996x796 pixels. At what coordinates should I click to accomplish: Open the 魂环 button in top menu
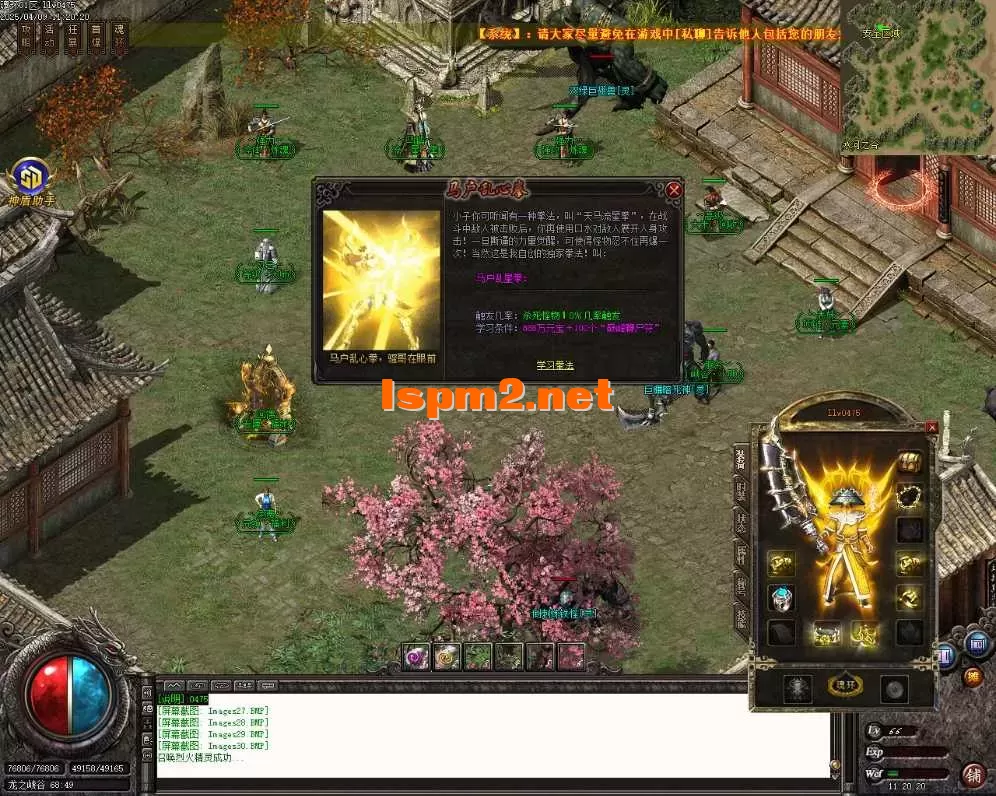click(x=119, y=37)
